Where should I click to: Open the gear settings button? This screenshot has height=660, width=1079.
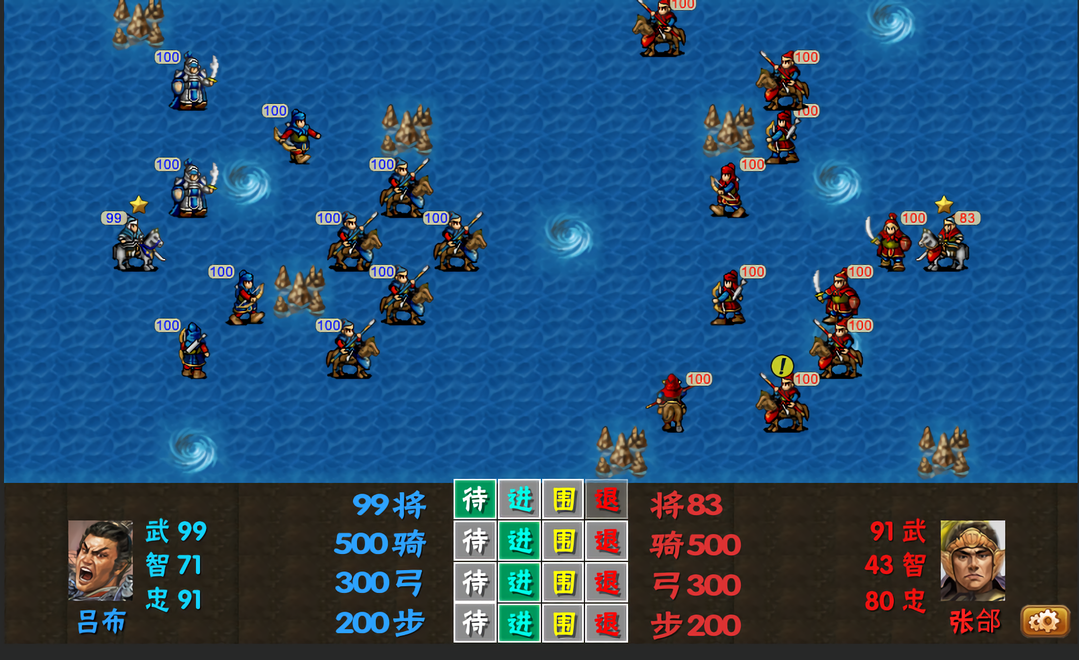1044,621
